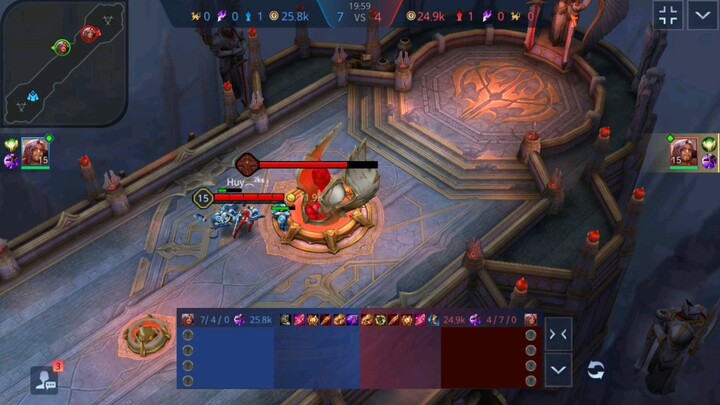Select red player's hero avatar in scoreboard
The image size is (720, 405).
[531, 320]
